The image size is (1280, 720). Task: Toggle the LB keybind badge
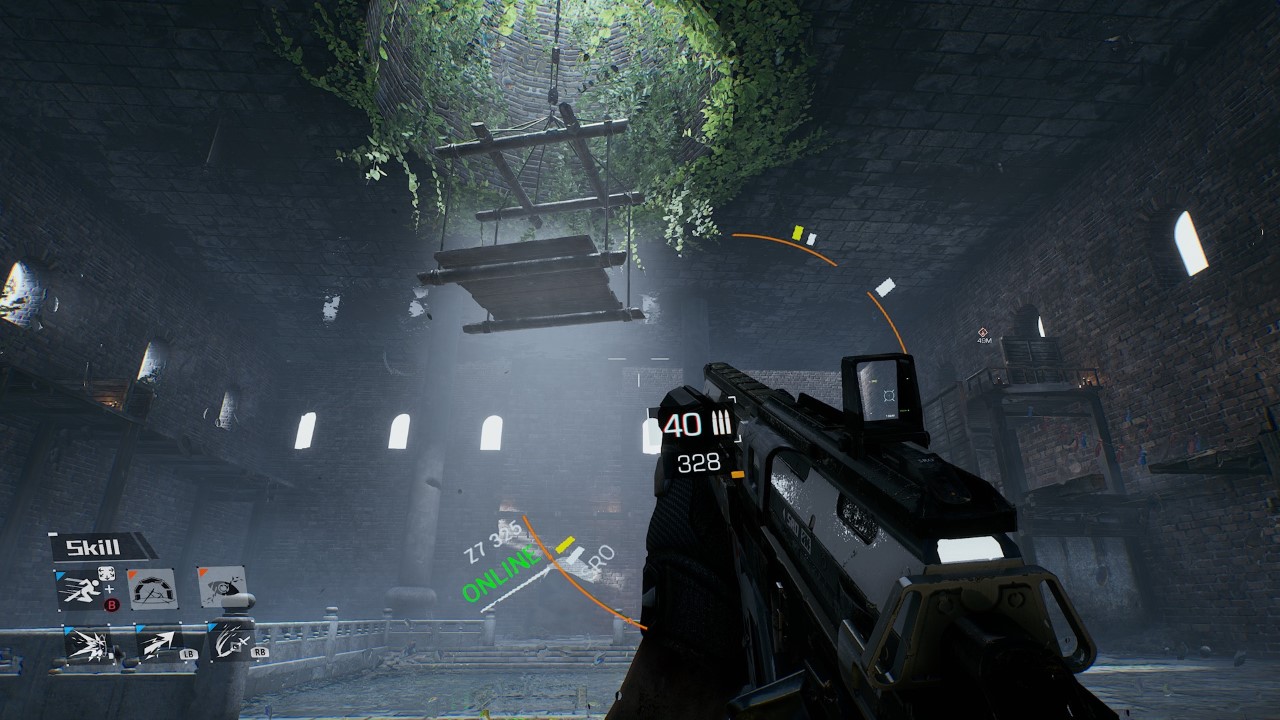coord(188,654)
